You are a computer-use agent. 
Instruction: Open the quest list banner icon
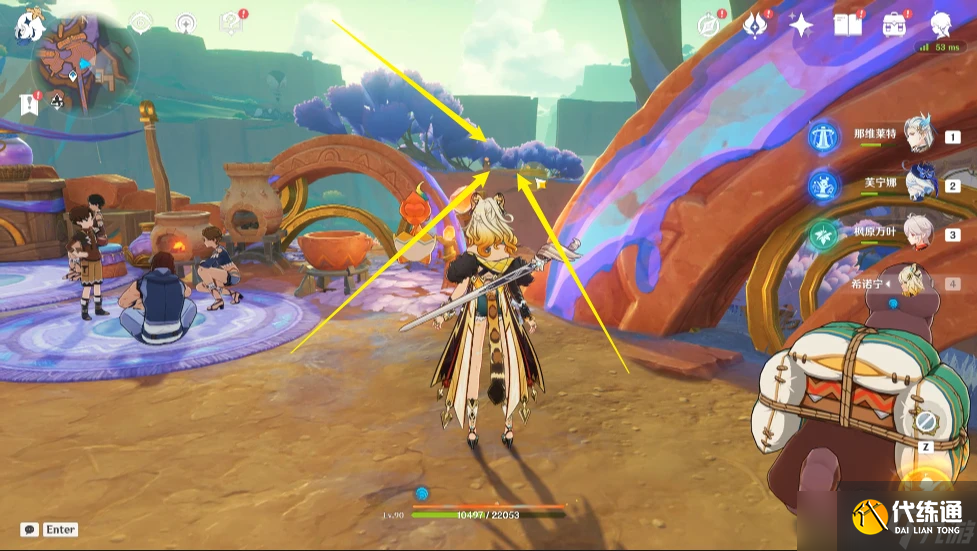point(28,102)
